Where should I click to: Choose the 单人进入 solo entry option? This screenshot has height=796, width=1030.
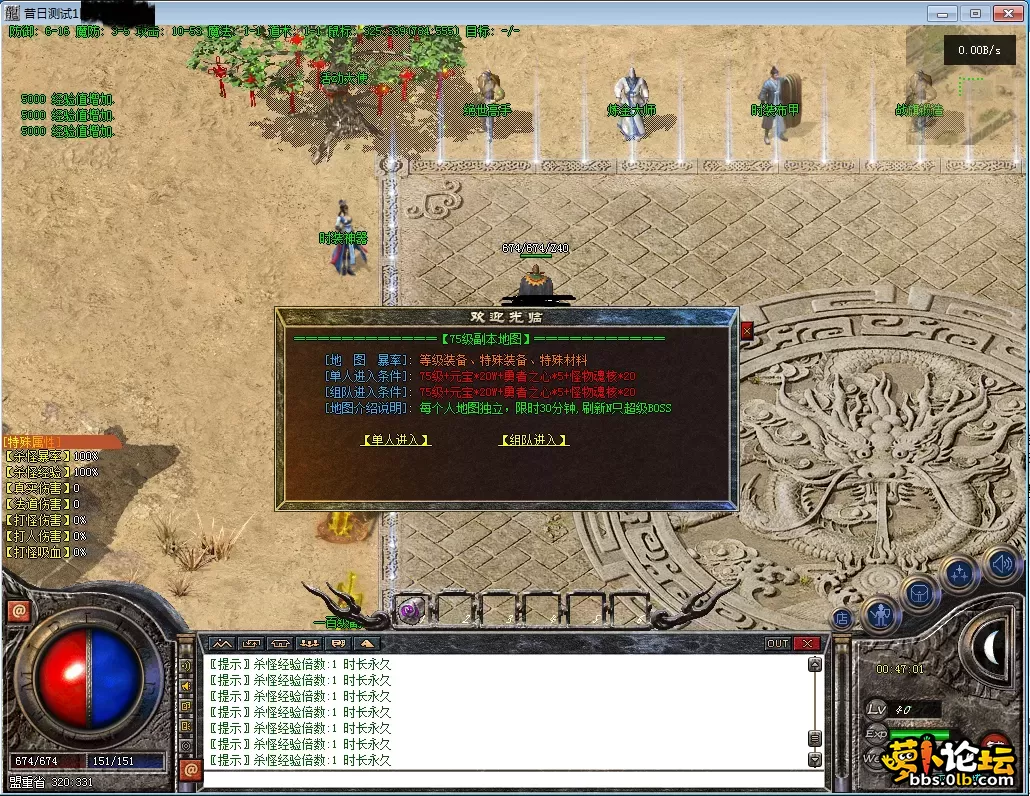pos(396,440)
